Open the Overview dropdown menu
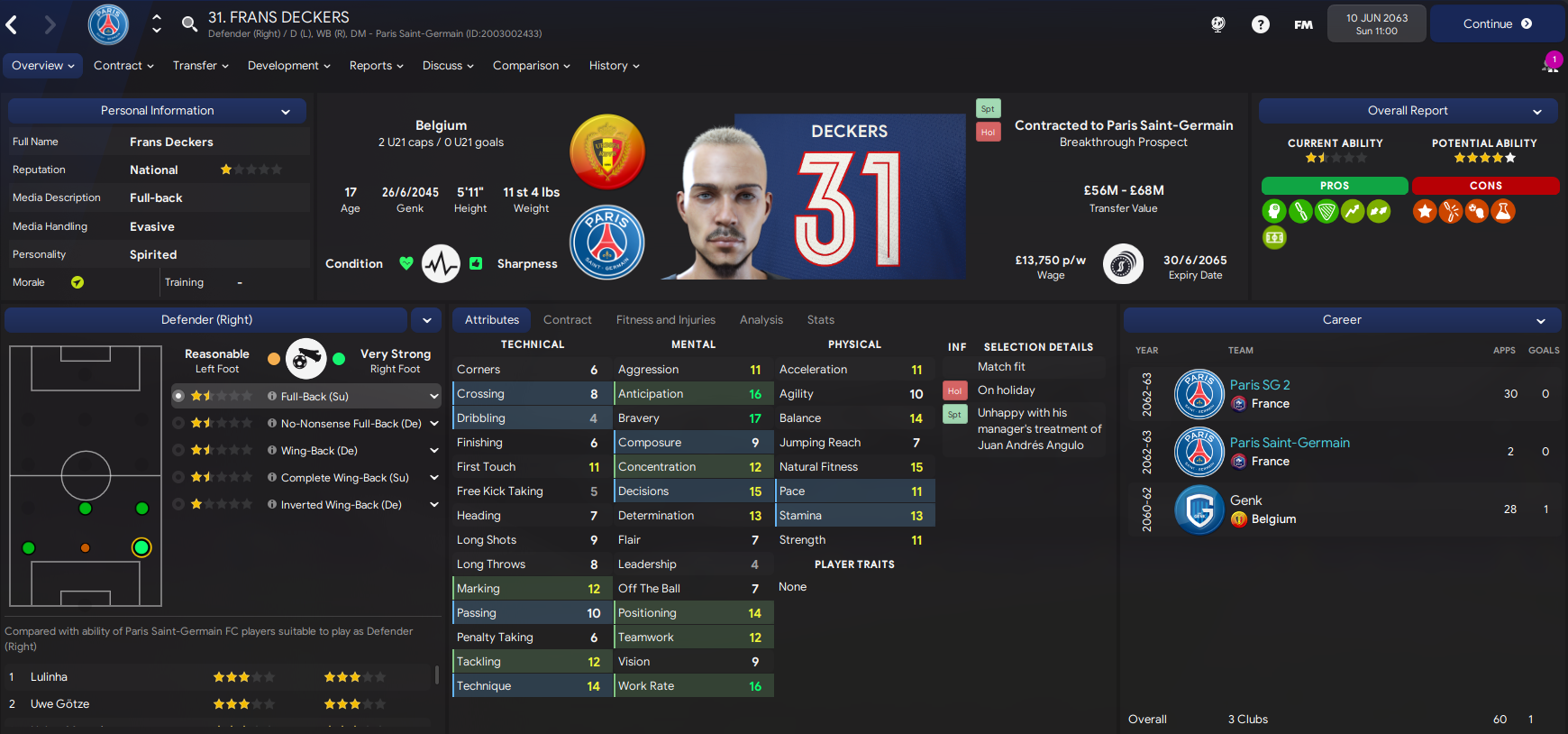Image resolution: width=1568 pixels, height=734 pixels. [42, 65]
